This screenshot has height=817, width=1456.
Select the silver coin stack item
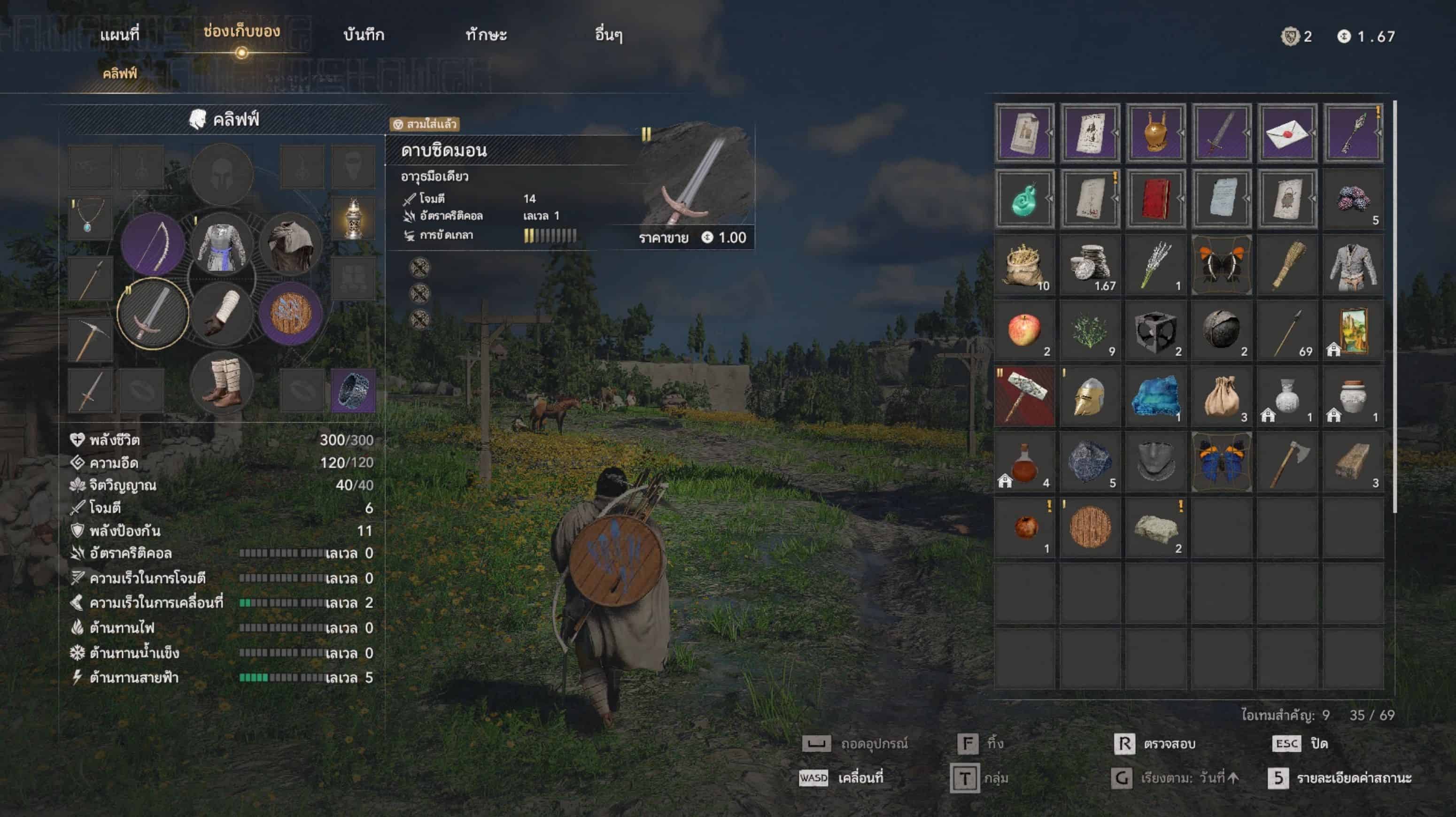pos(1090,264)
